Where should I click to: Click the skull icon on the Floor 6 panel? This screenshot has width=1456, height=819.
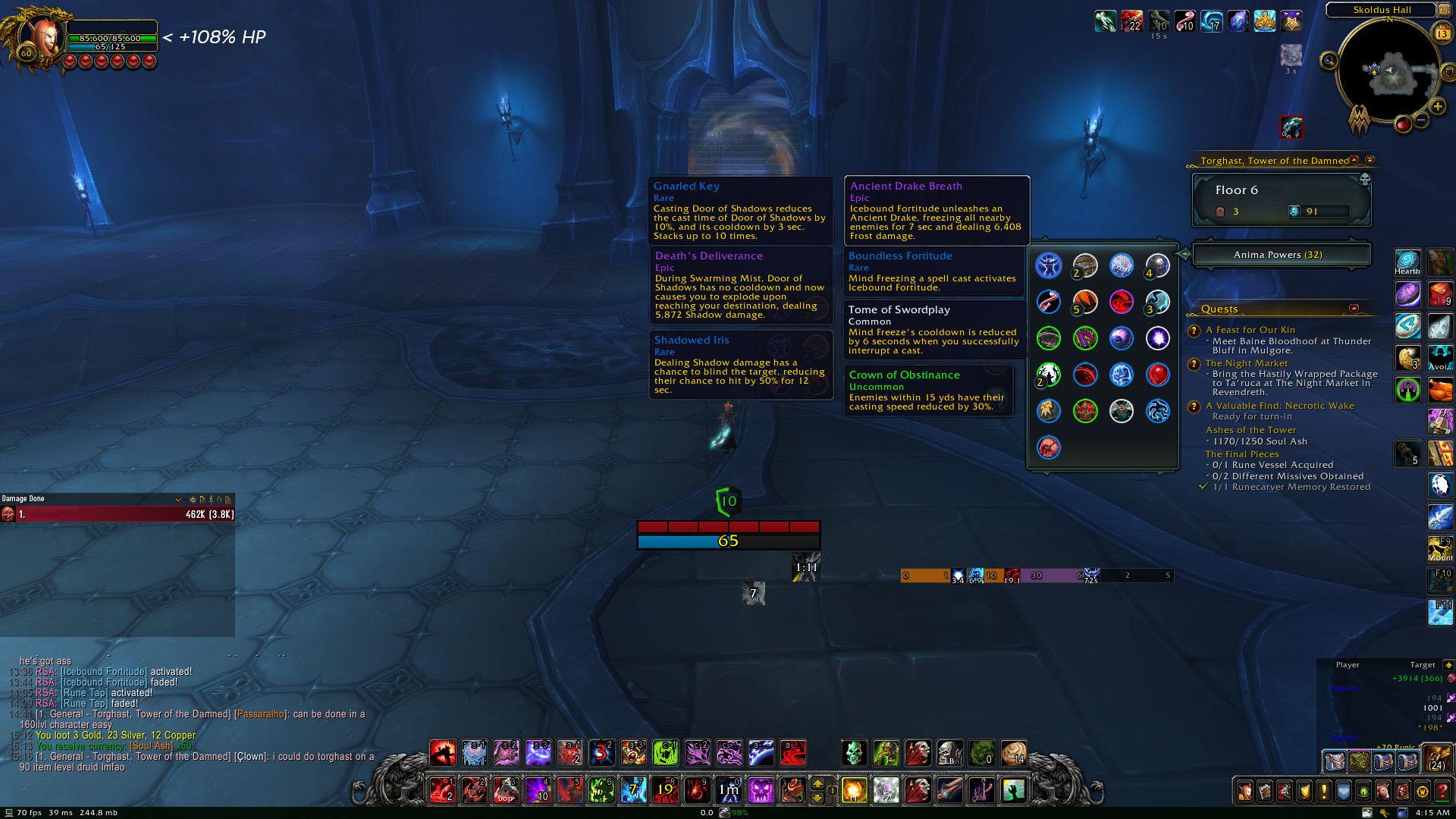coord(1365,180)
